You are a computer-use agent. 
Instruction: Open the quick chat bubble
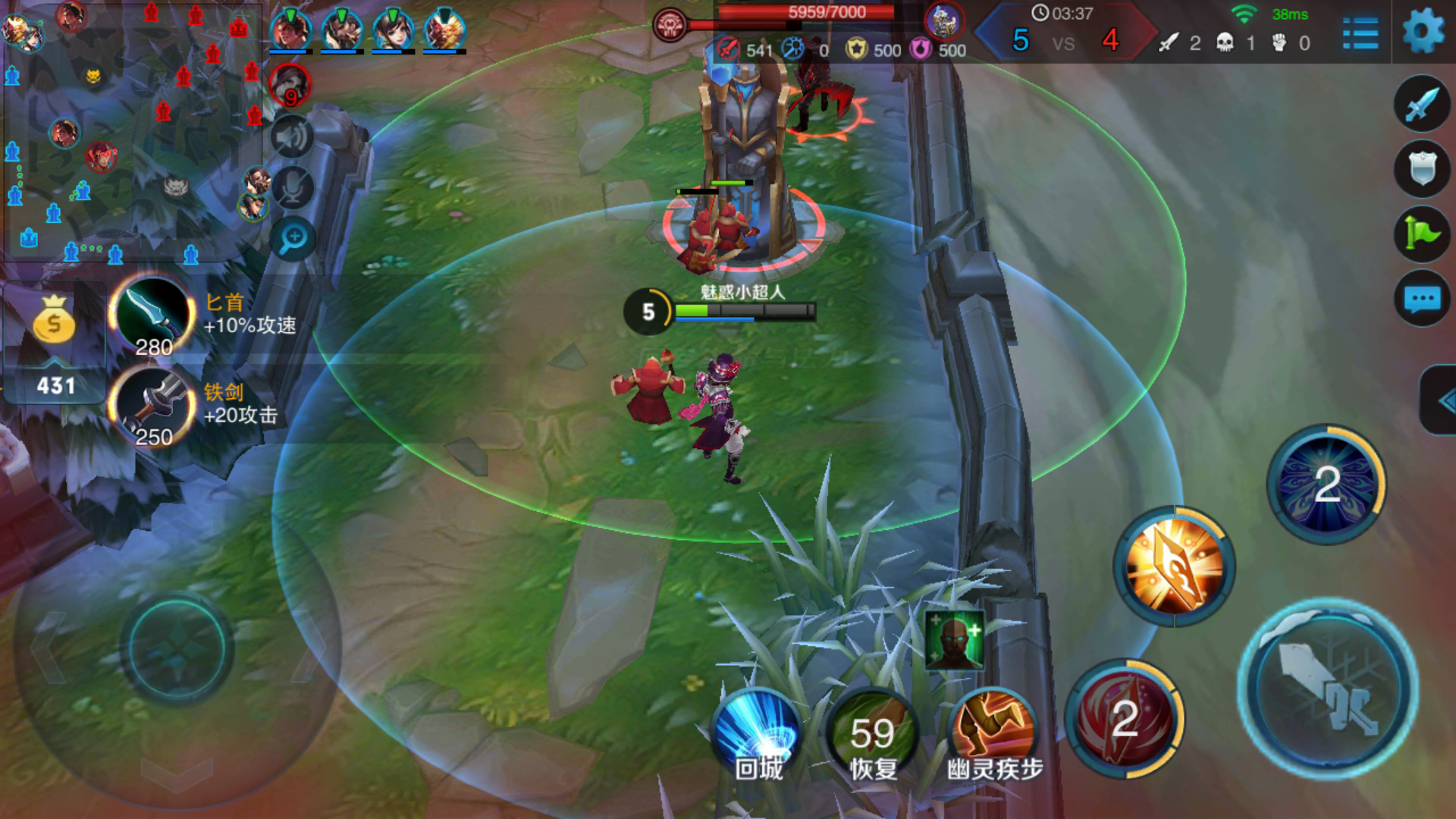point(1422,298)
